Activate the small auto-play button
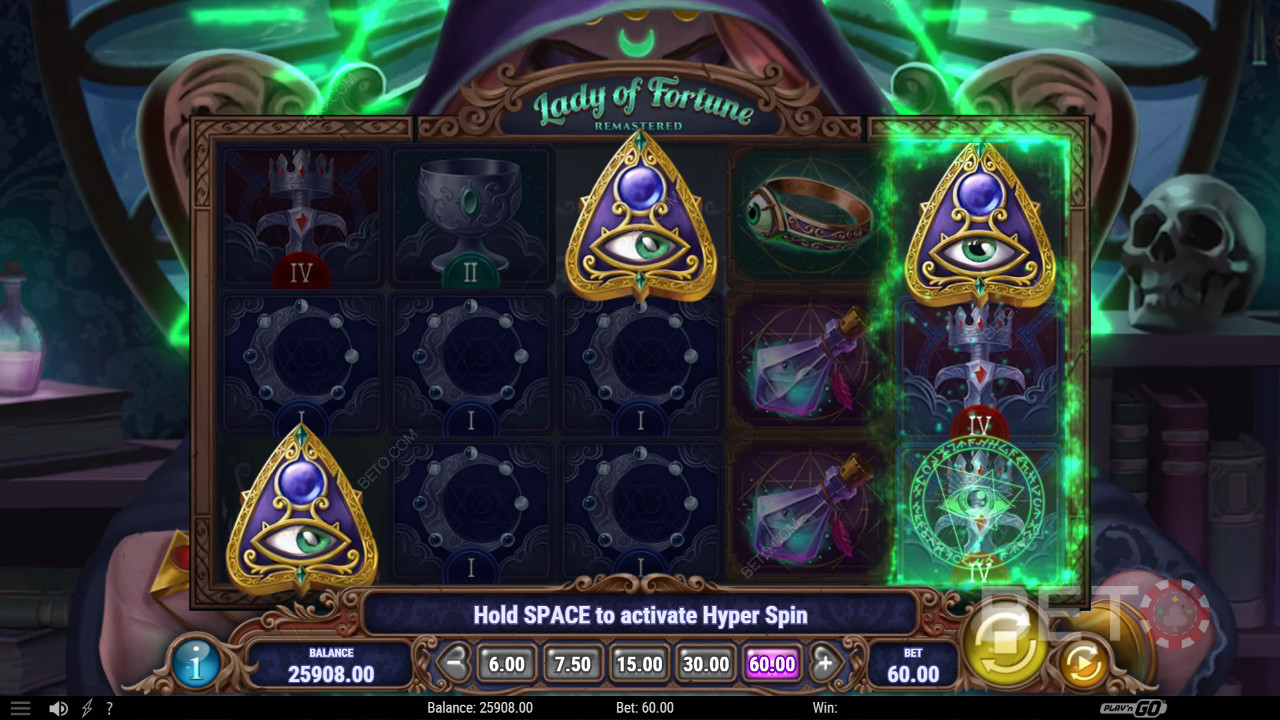 (x=1082, y=663)
